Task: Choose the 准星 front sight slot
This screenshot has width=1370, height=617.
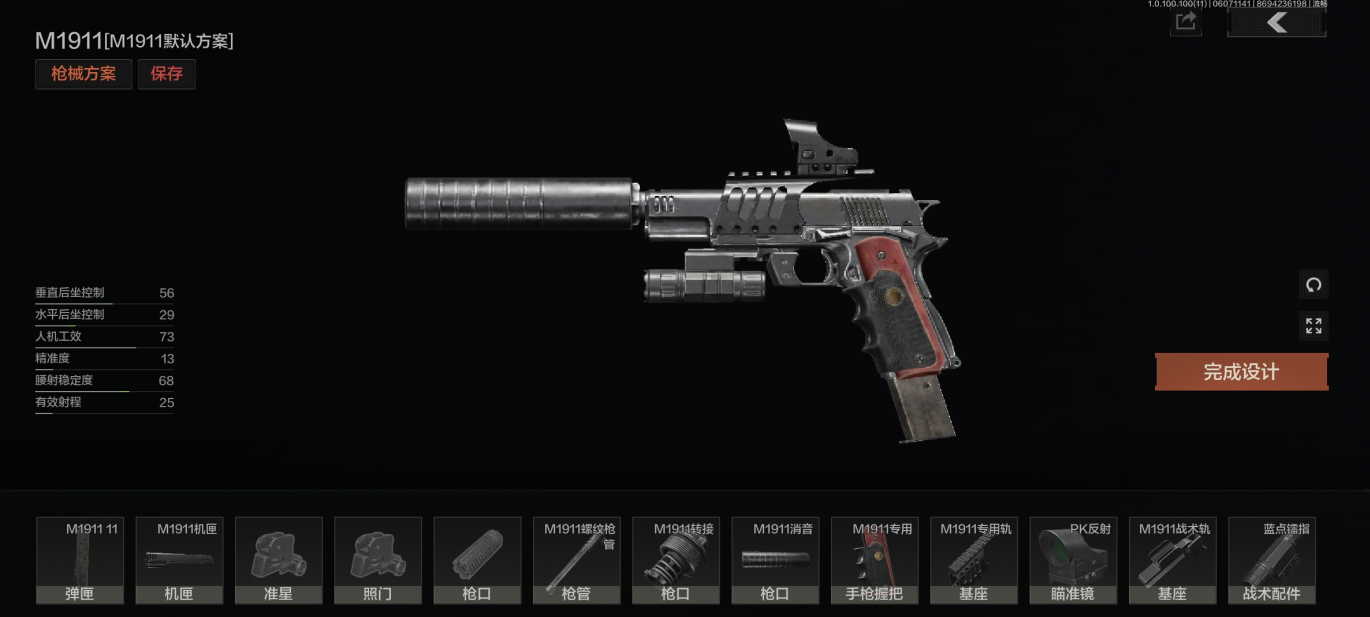Action: pyautogui.click(x=279, y=560)
